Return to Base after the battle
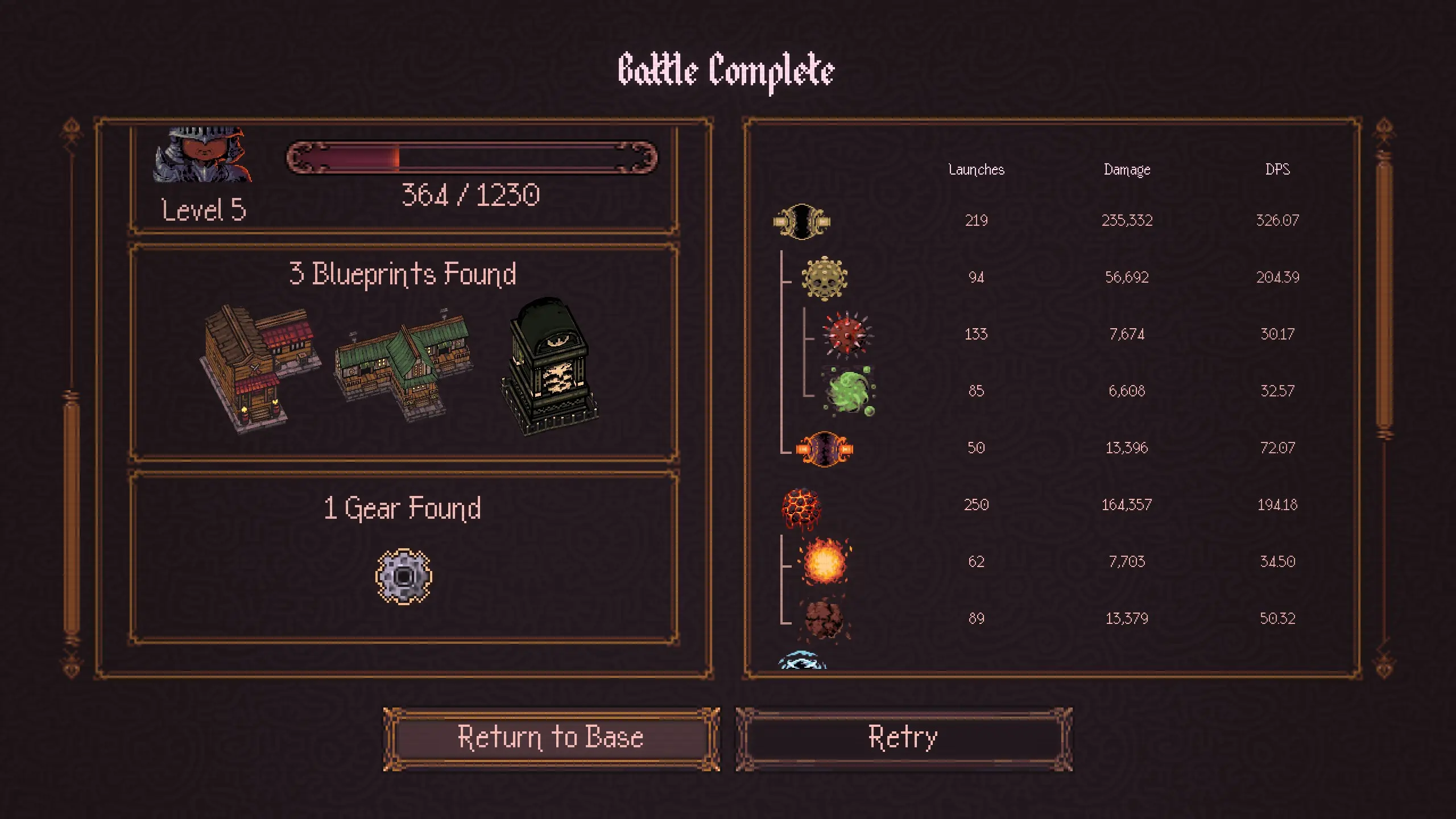Viewport: 1456px width, 819px height. (x=551, y=738)
